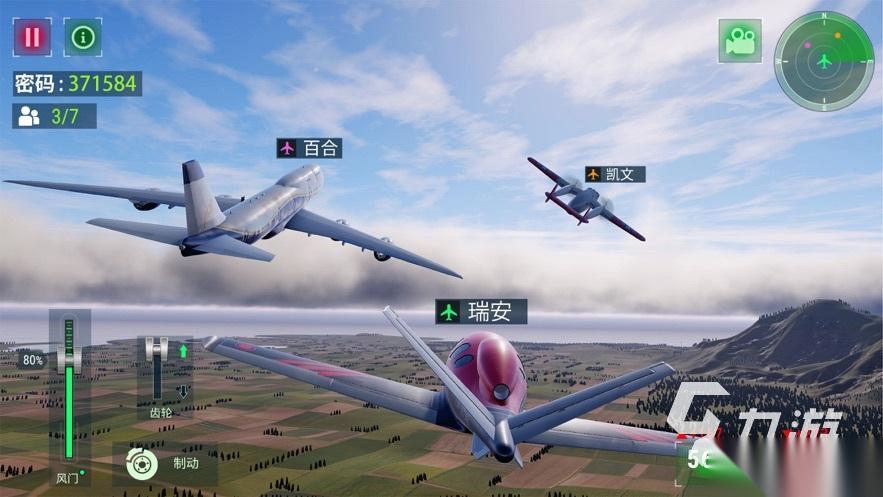Select the 瑞安 player name tag
Viewport: 883px width, 497px height.
click(481, 311)
